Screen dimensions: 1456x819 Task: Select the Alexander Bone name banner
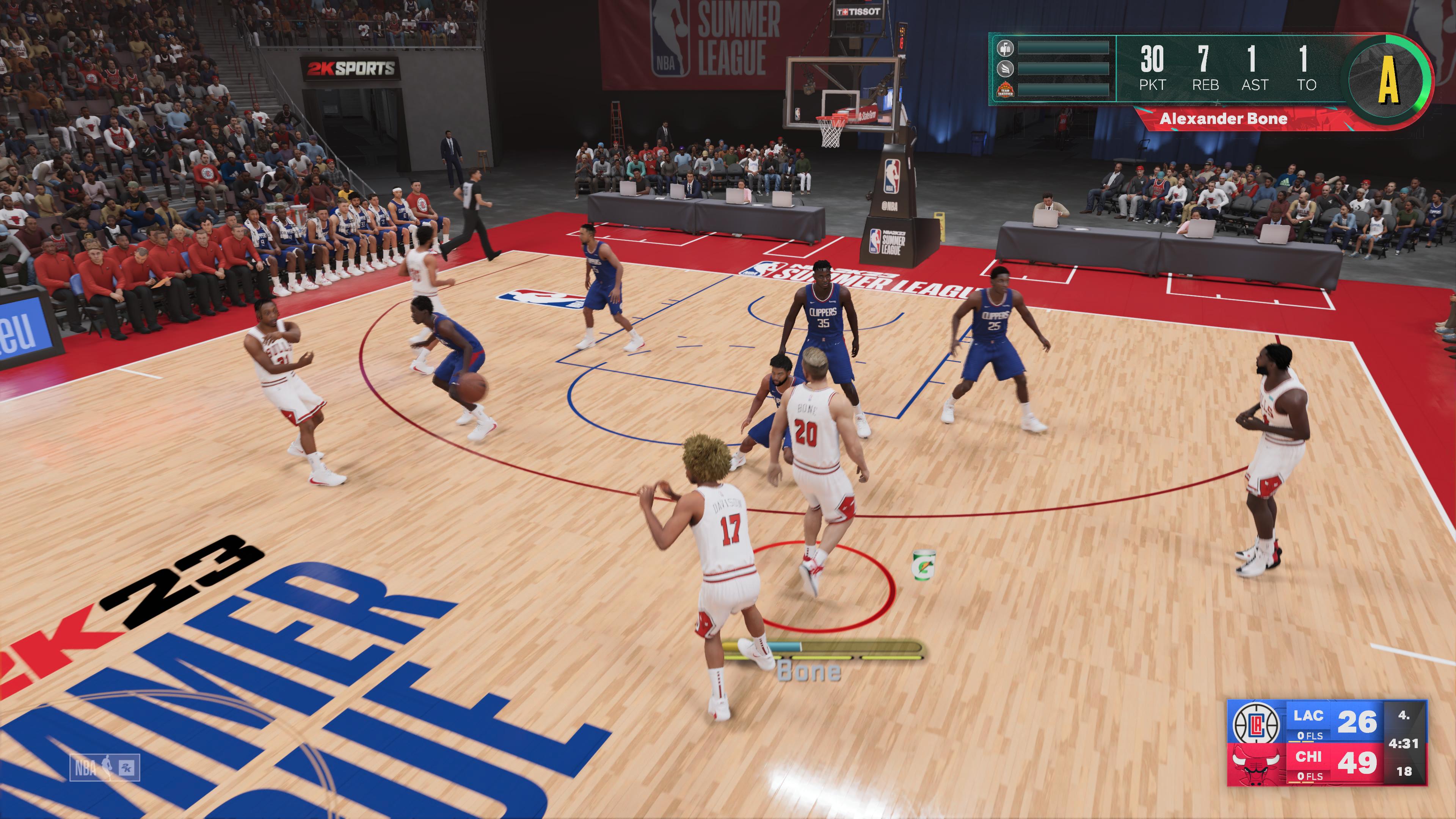[x=1223, y=119]
